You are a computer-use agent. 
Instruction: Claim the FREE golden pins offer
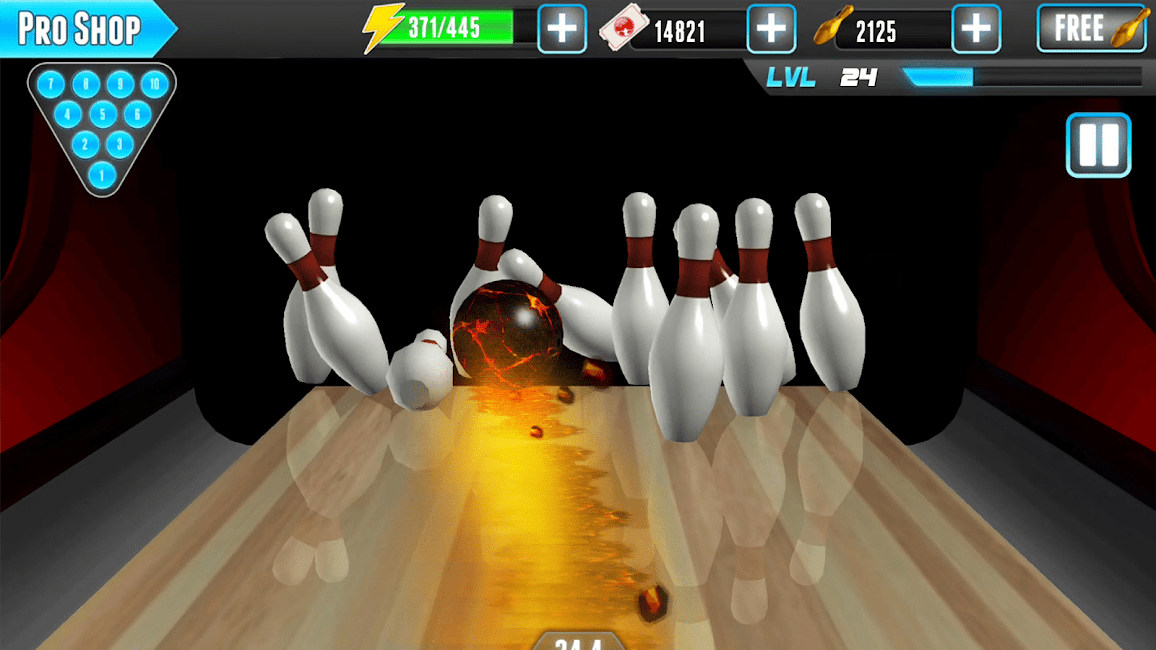click(x=1093, y=29)
